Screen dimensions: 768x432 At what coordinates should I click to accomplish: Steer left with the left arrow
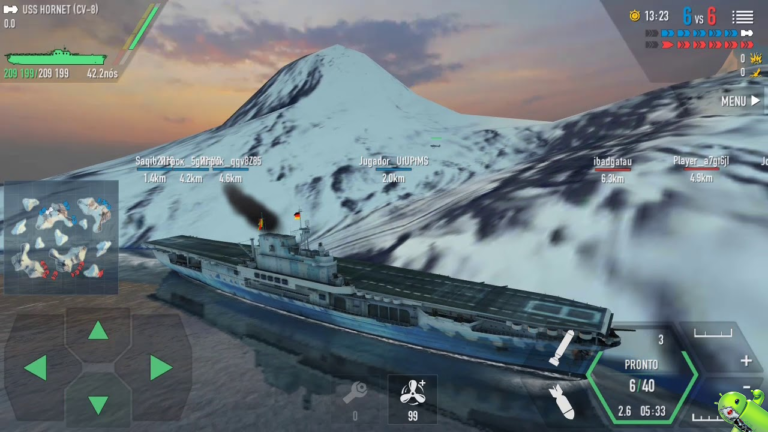click(35, 367)
